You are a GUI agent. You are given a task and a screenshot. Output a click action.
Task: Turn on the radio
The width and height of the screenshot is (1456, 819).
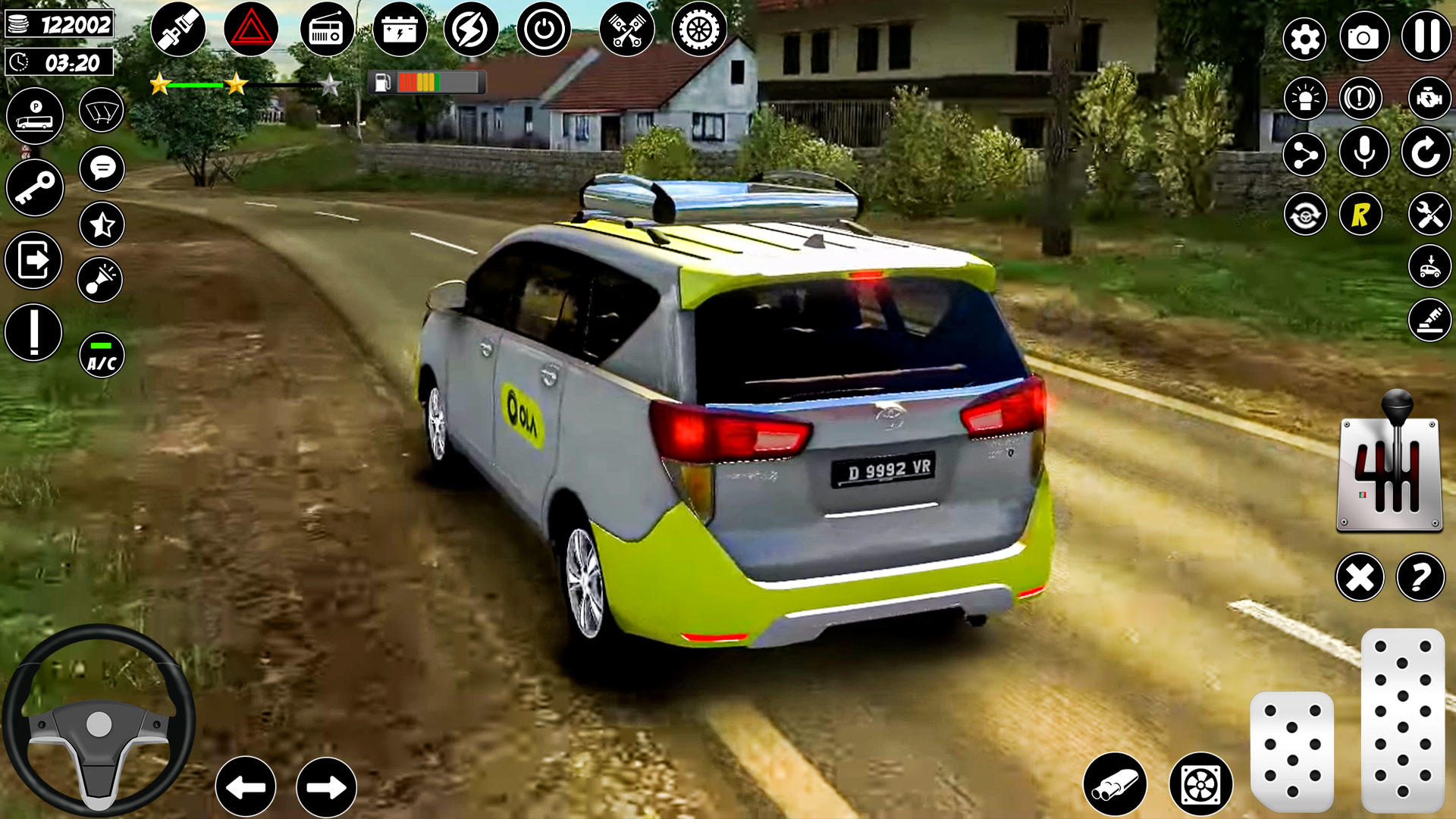point(326,27)
